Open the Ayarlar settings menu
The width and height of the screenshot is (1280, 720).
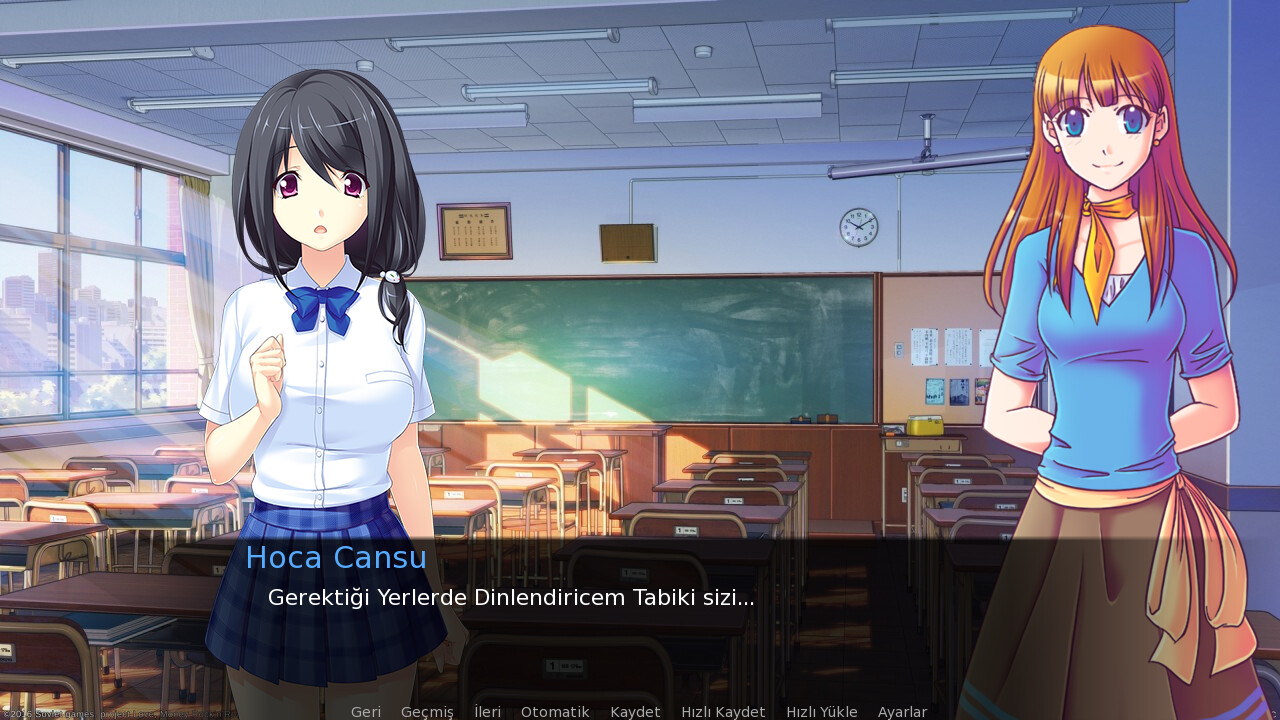[902, 712]
